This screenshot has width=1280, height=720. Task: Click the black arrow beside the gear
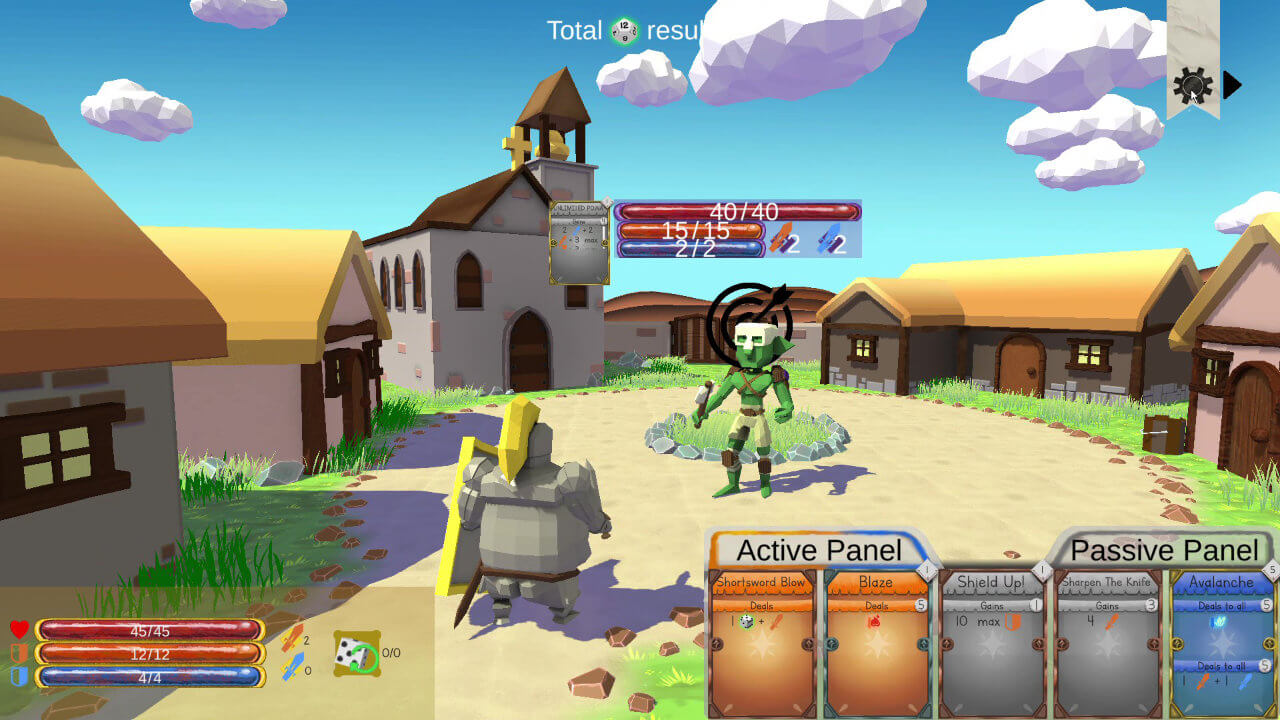[x=1232, y=85]
